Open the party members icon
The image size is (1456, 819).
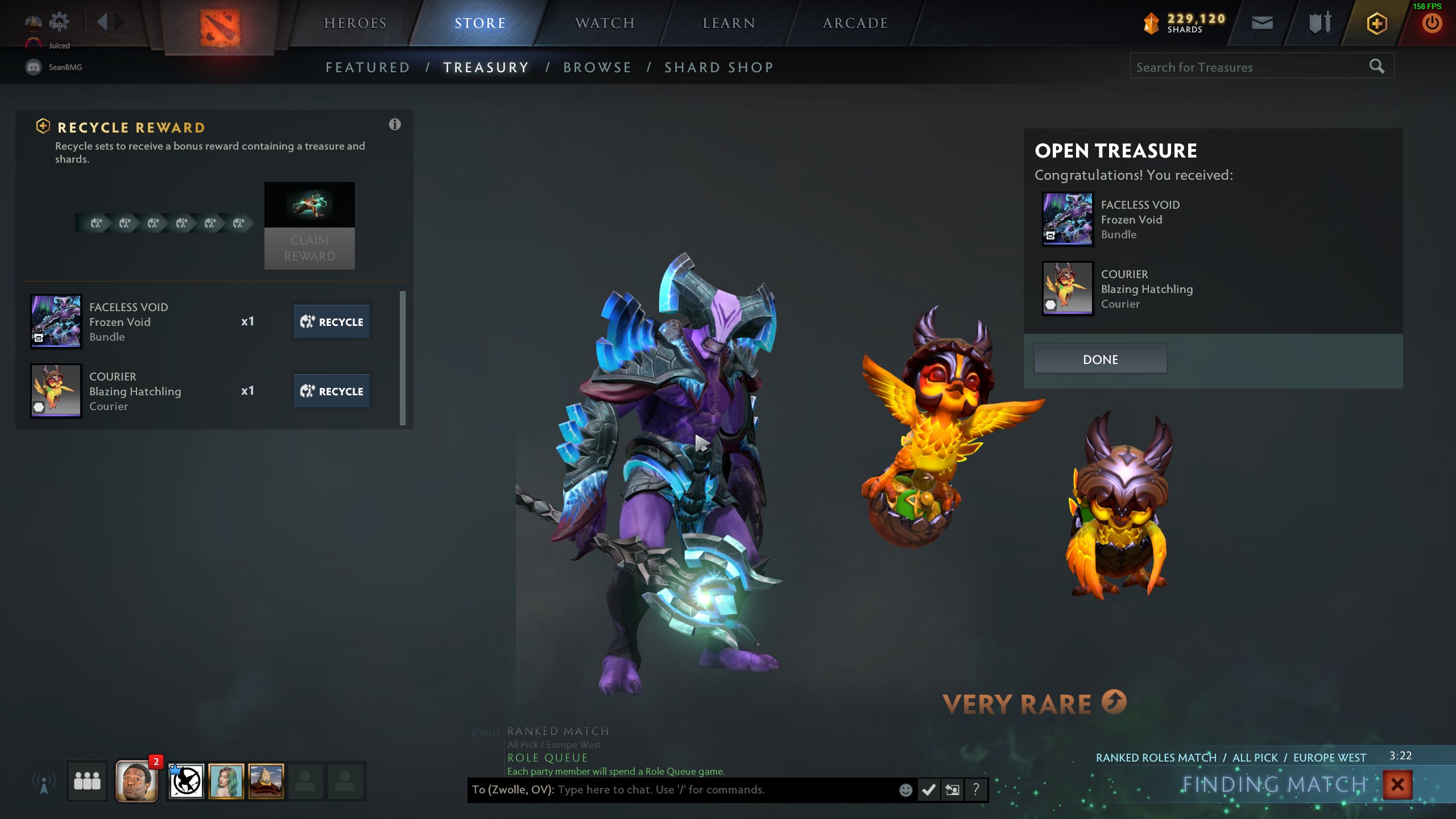click(x=87, y=781)
